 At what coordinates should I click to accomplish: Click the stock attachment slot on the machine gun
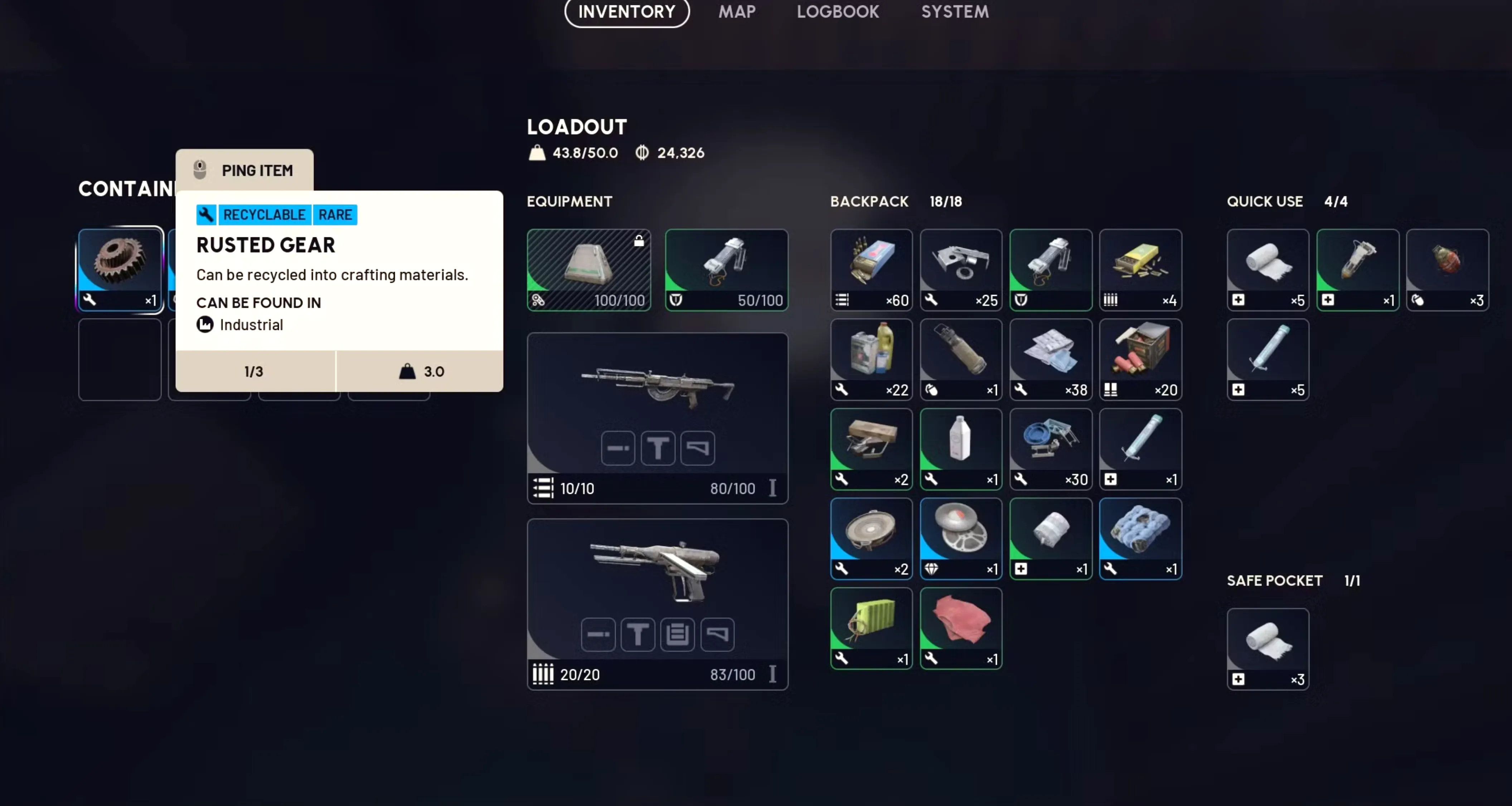(697, 448)
